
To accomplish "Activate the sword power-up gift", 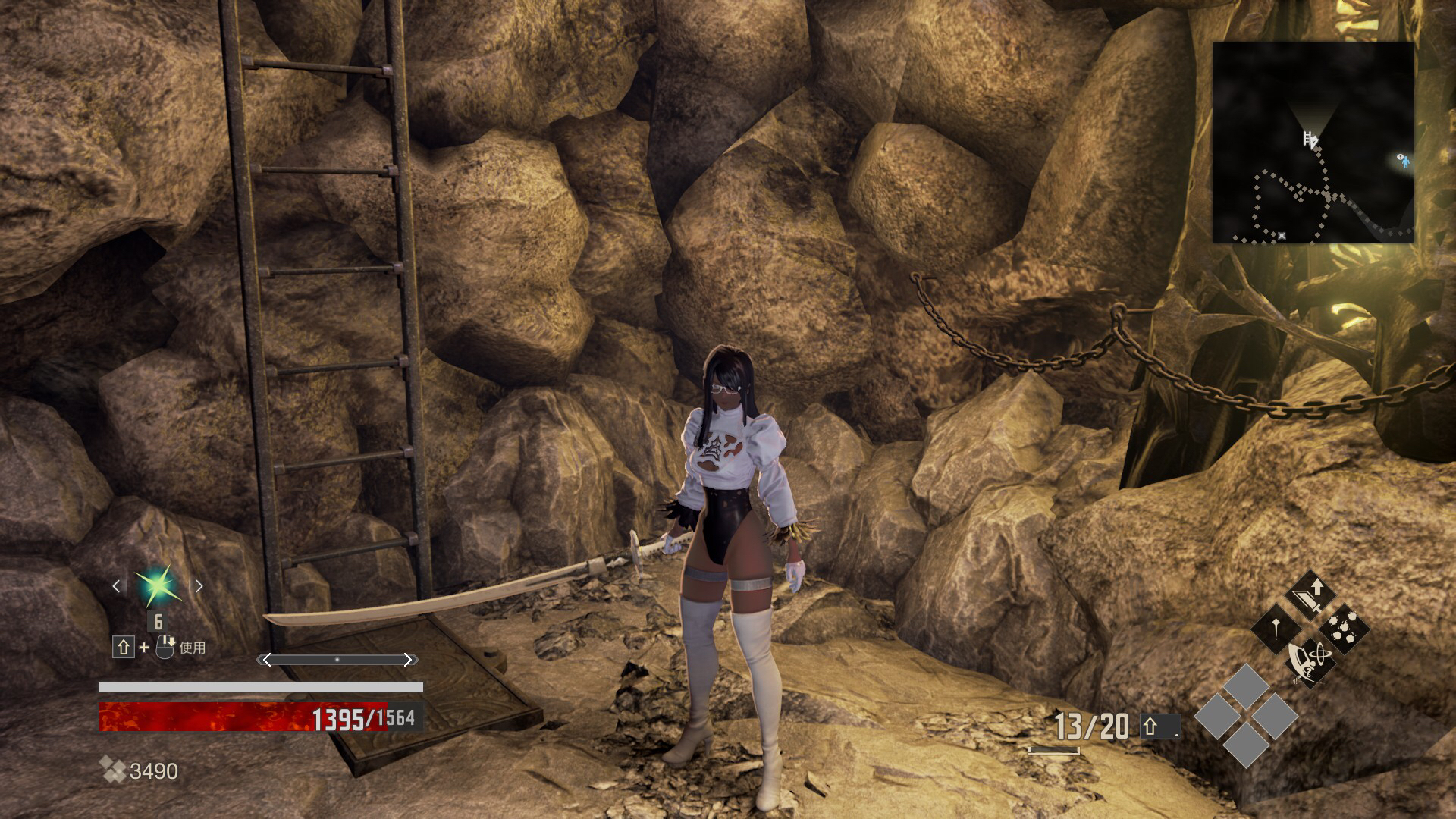I will click(x=1311, y=595).
